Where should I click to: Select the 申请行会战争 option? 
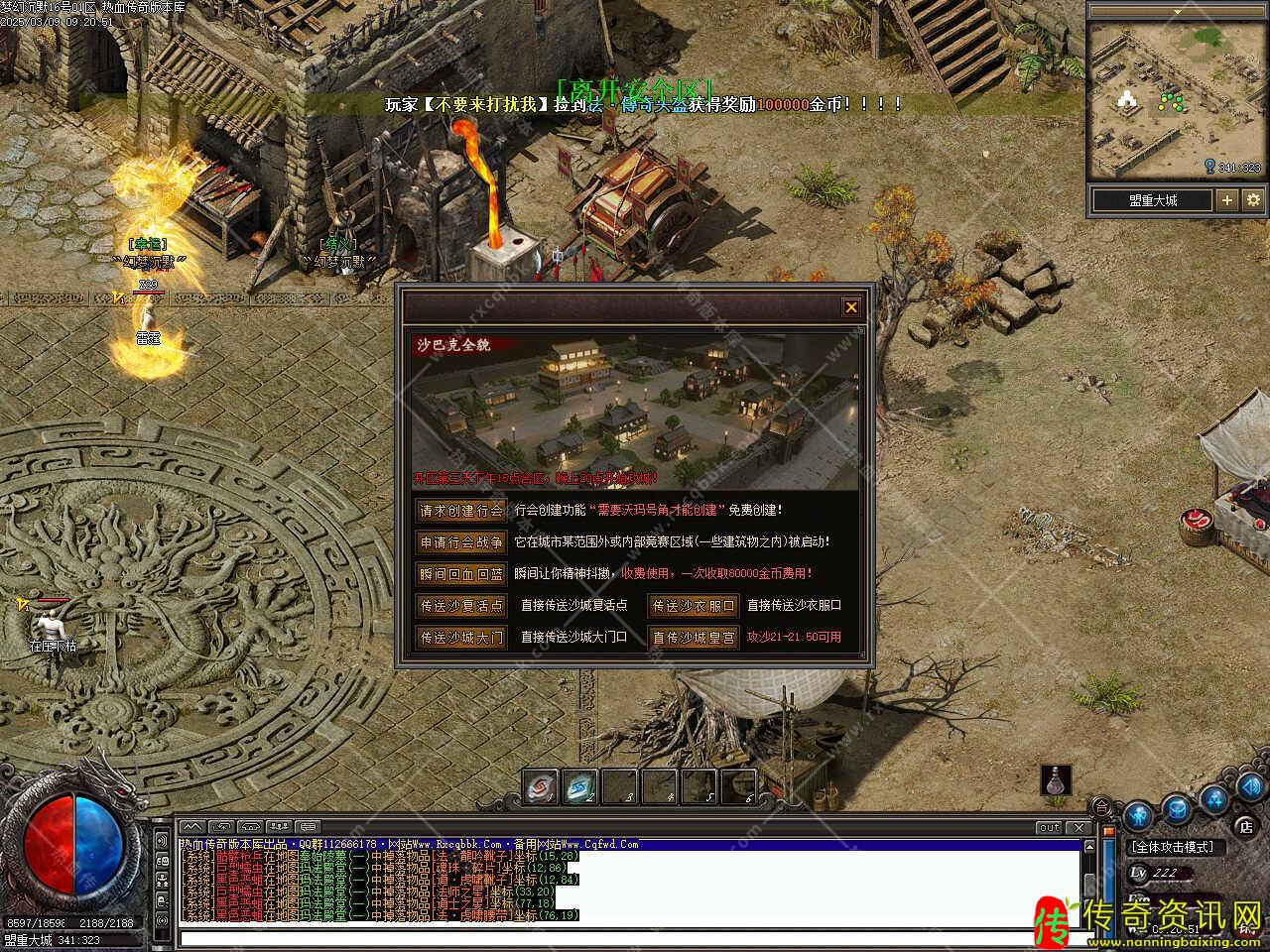[460, 542]
